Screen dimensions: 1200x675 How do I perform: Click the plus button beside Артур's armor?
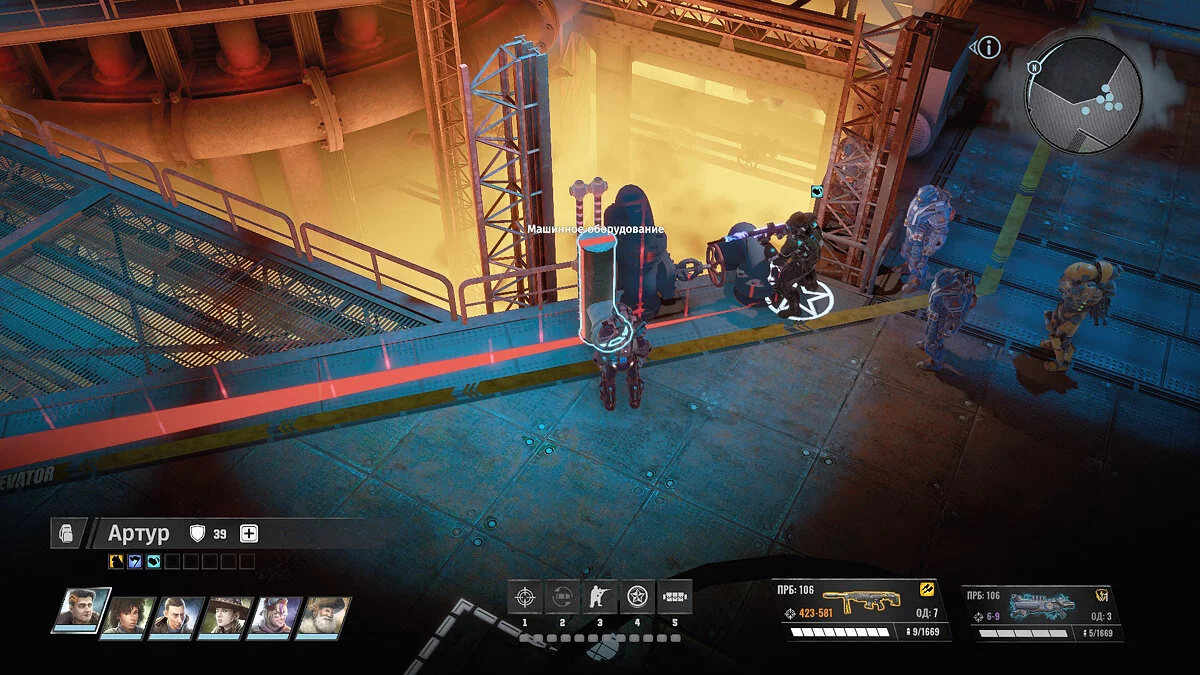tap(249, 534)
